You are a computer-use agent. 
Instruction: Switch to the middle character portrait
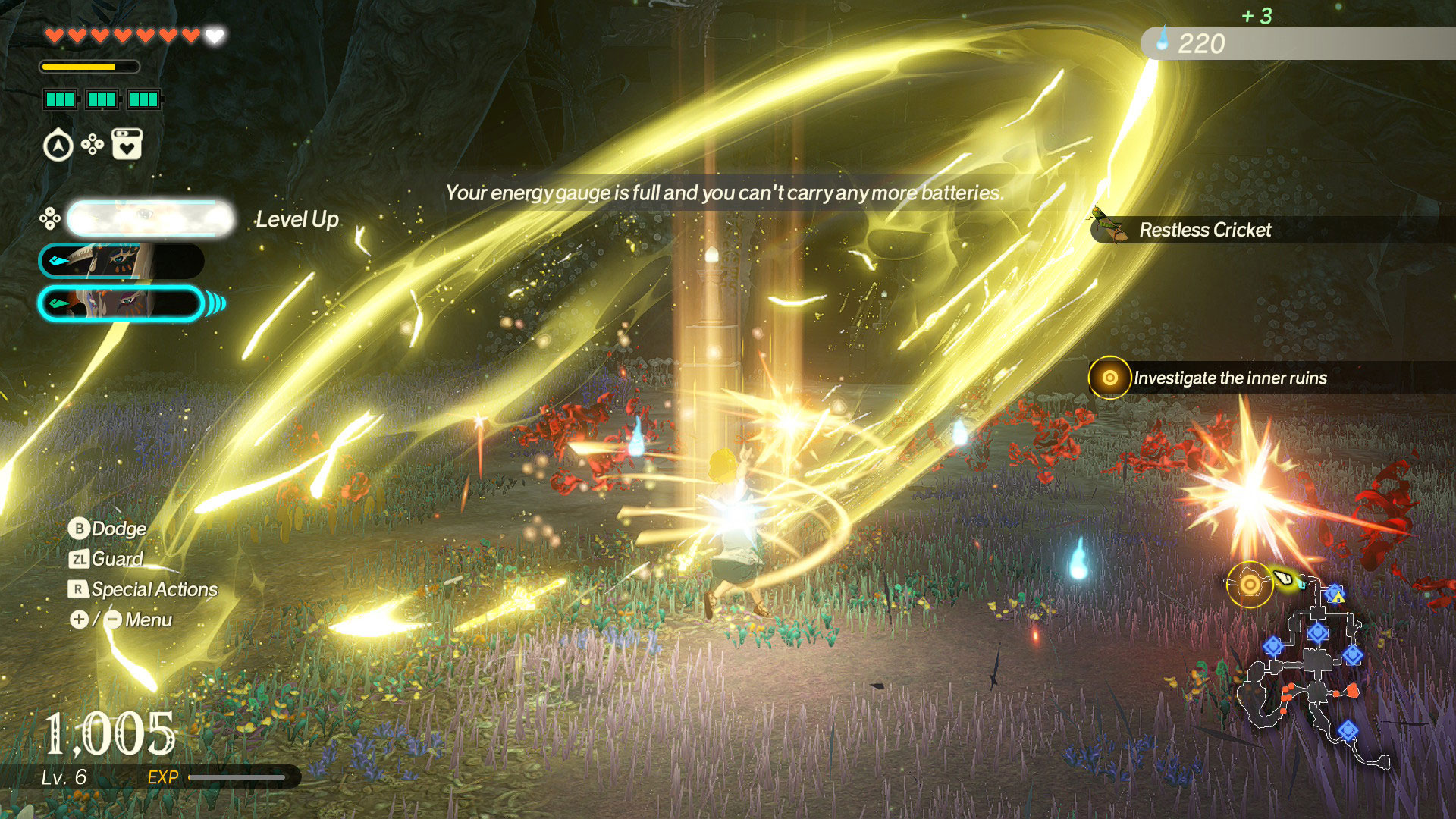pos(121,261)
